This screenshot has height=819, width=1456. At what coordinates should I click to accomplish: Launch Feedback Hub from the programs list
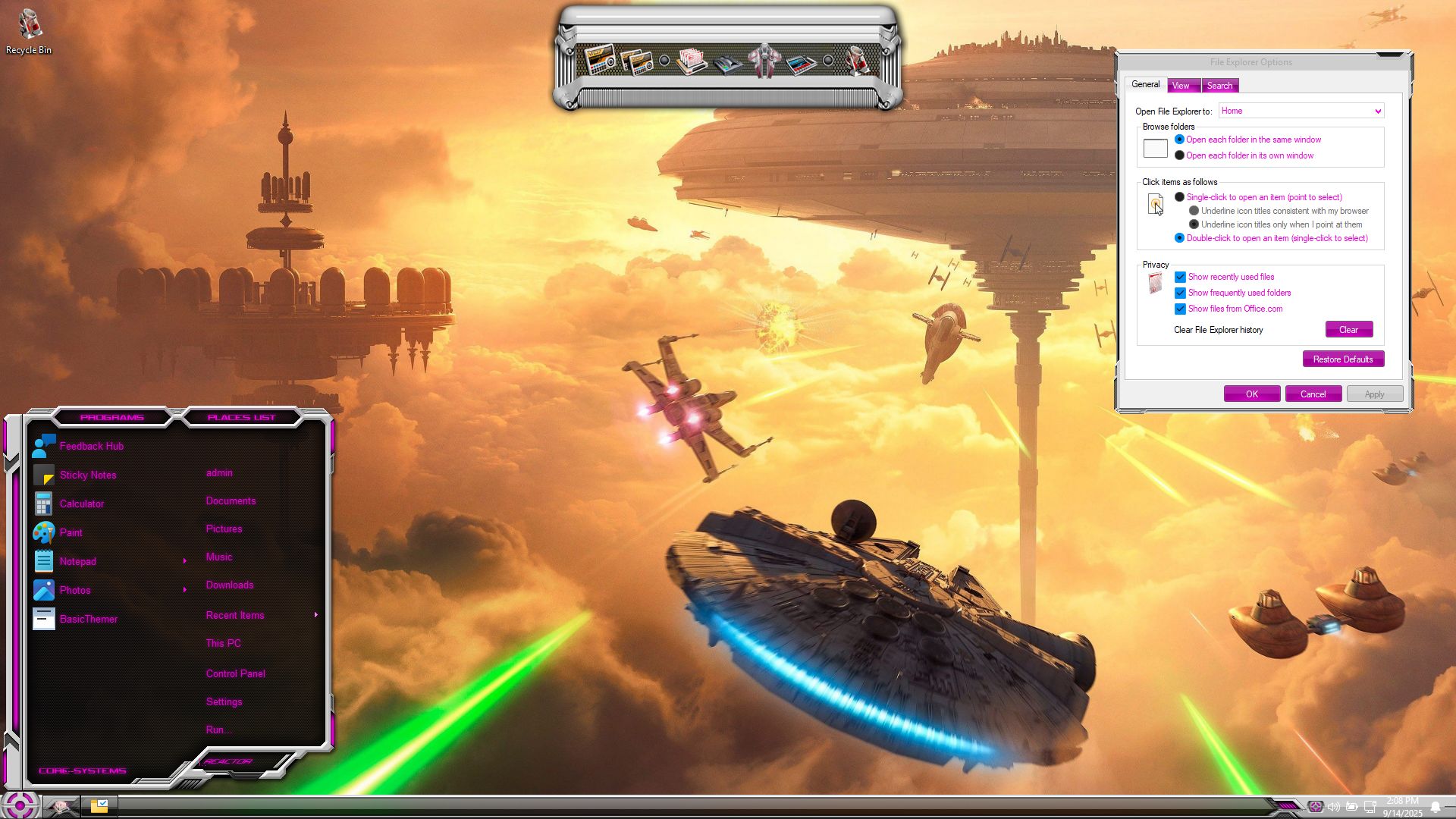91,447
